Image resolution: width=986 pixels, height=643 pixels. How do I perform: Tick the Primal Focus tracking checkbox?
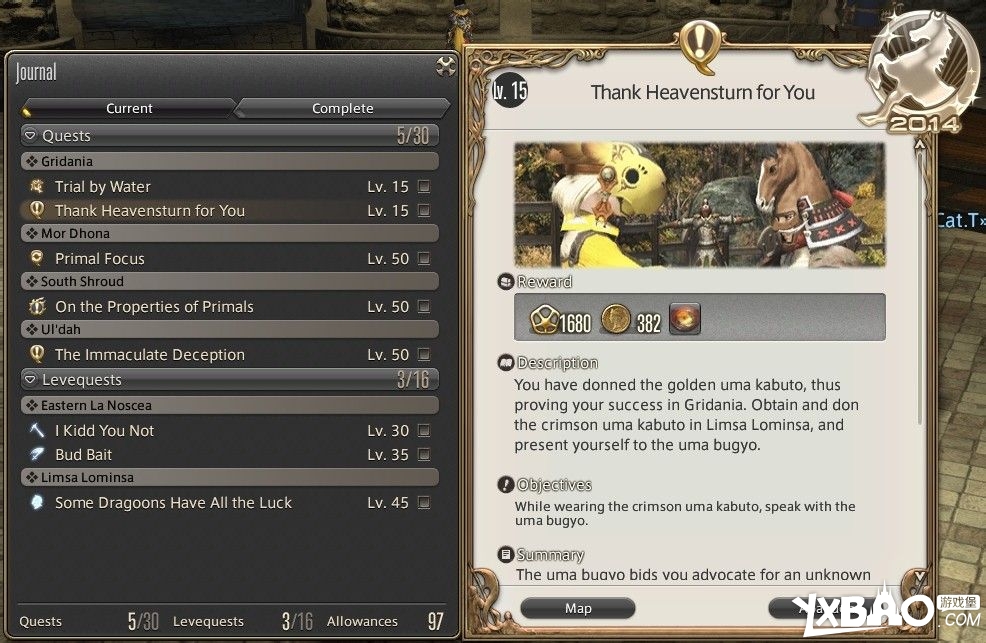pos(424,258)
